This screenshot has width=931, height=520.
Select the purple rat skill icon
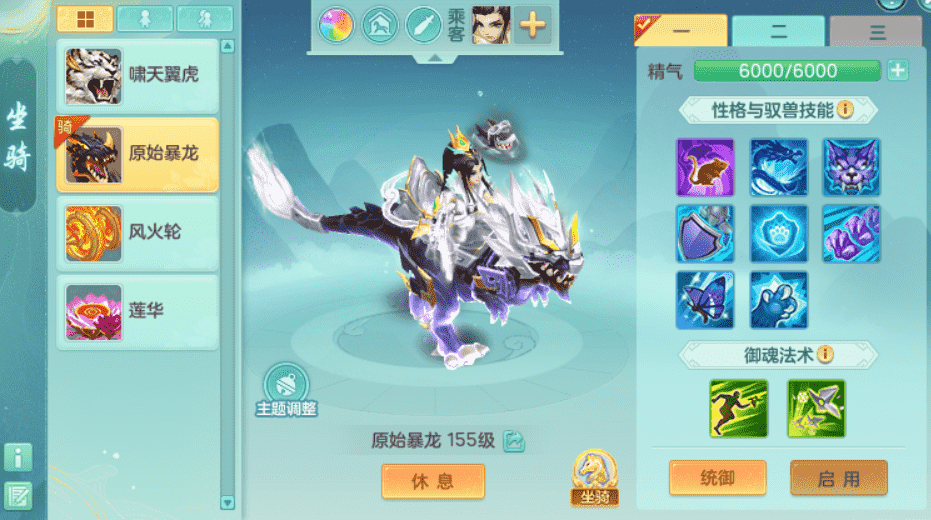pos(705,167)
